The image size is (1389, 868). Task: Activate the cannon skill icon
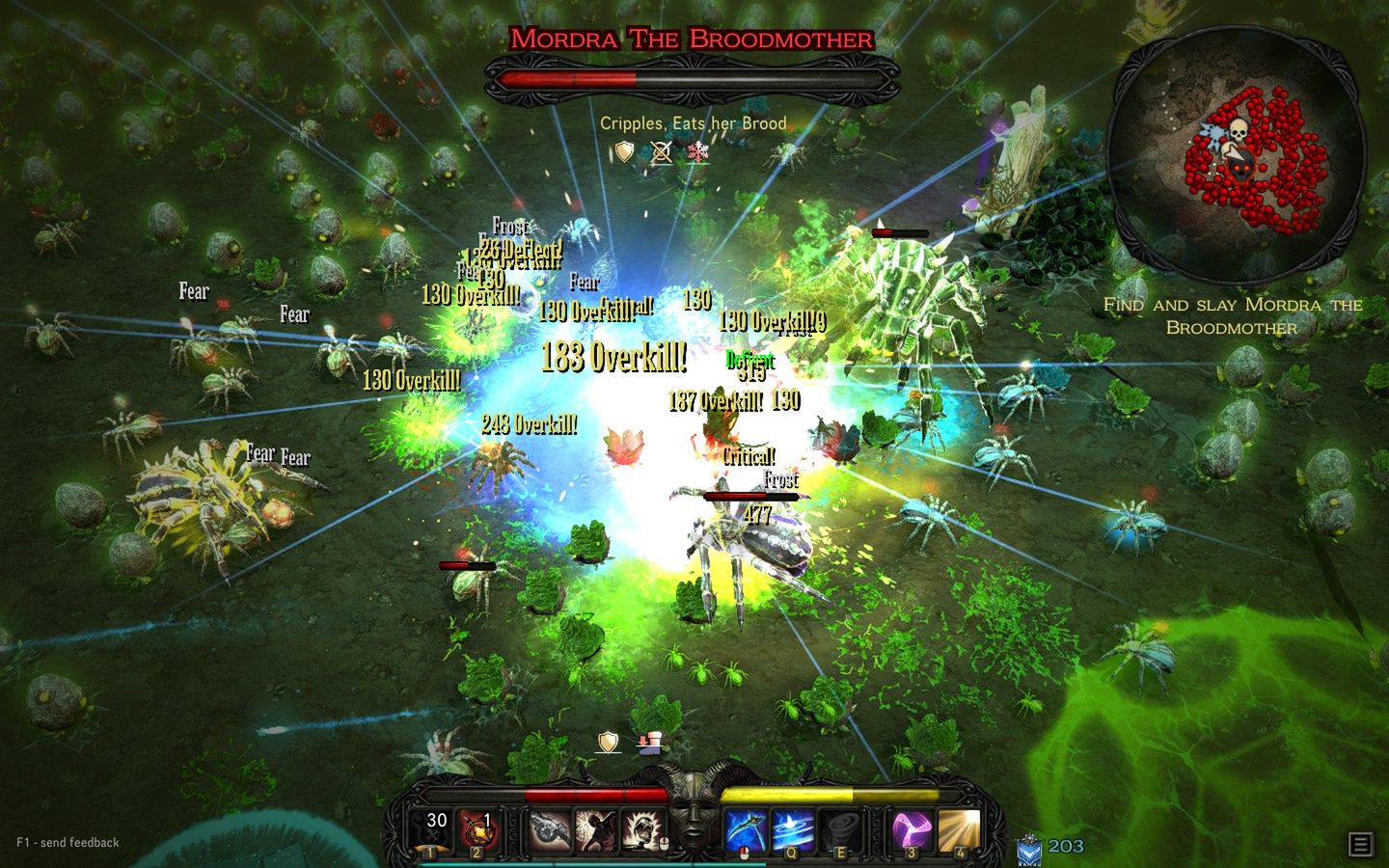(x=551, y=831)
